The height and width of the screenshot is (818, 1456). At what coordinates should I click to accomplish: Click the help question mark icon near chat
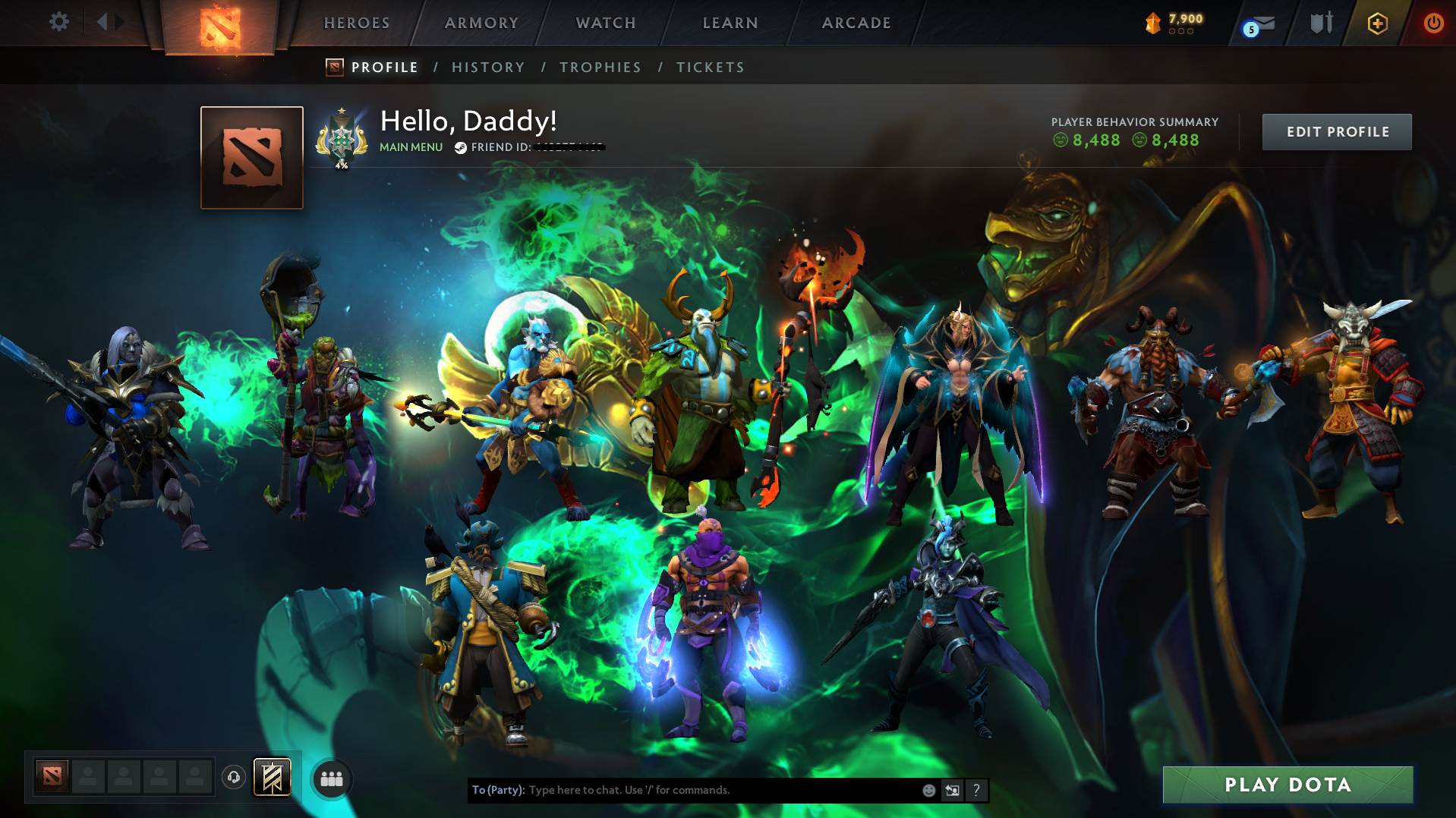point(977,790)
